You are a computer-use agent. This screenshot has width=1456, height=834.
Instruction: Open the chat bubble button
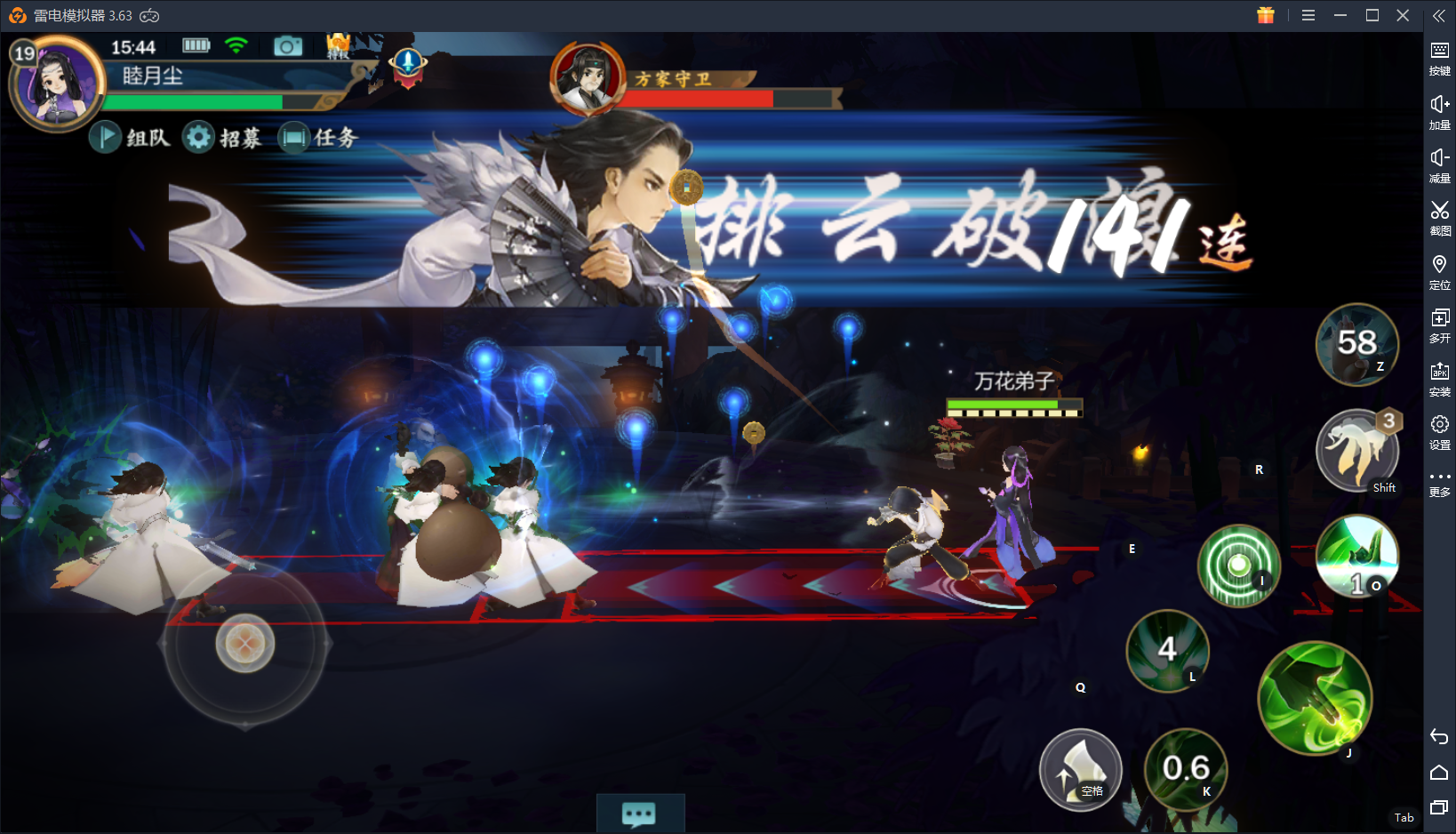coord(640,814)
